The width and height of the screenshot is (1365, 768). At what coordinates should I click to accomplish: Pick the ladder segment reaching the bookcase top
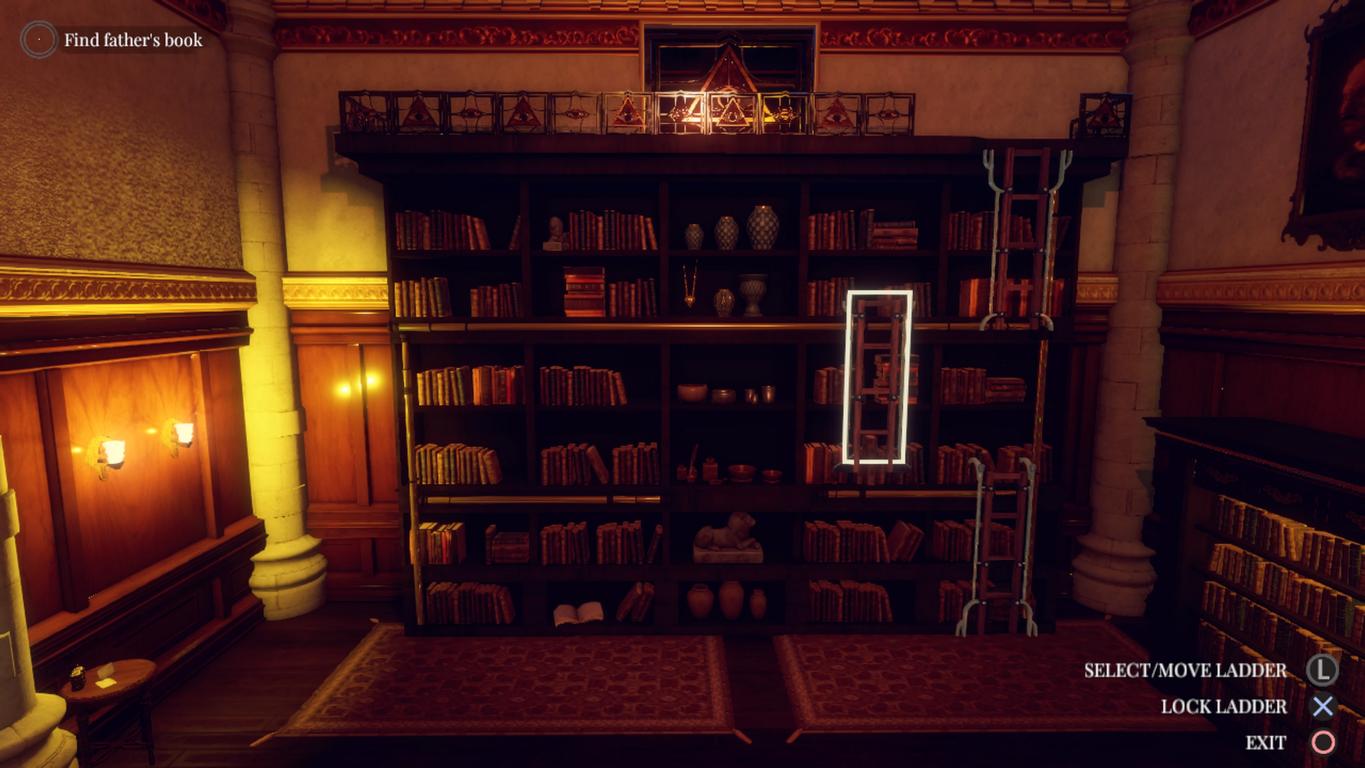coord(1023,238)
